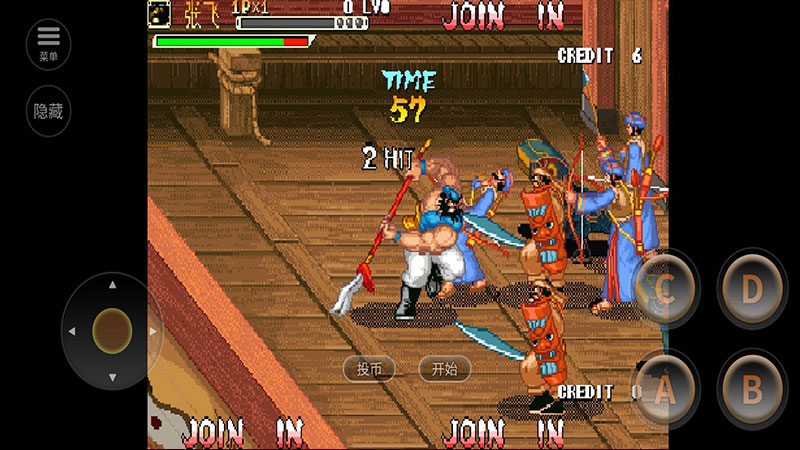Open the 菜单 emulator menu
The width and height of the screenshot is (800, 450).
[49, 43]
